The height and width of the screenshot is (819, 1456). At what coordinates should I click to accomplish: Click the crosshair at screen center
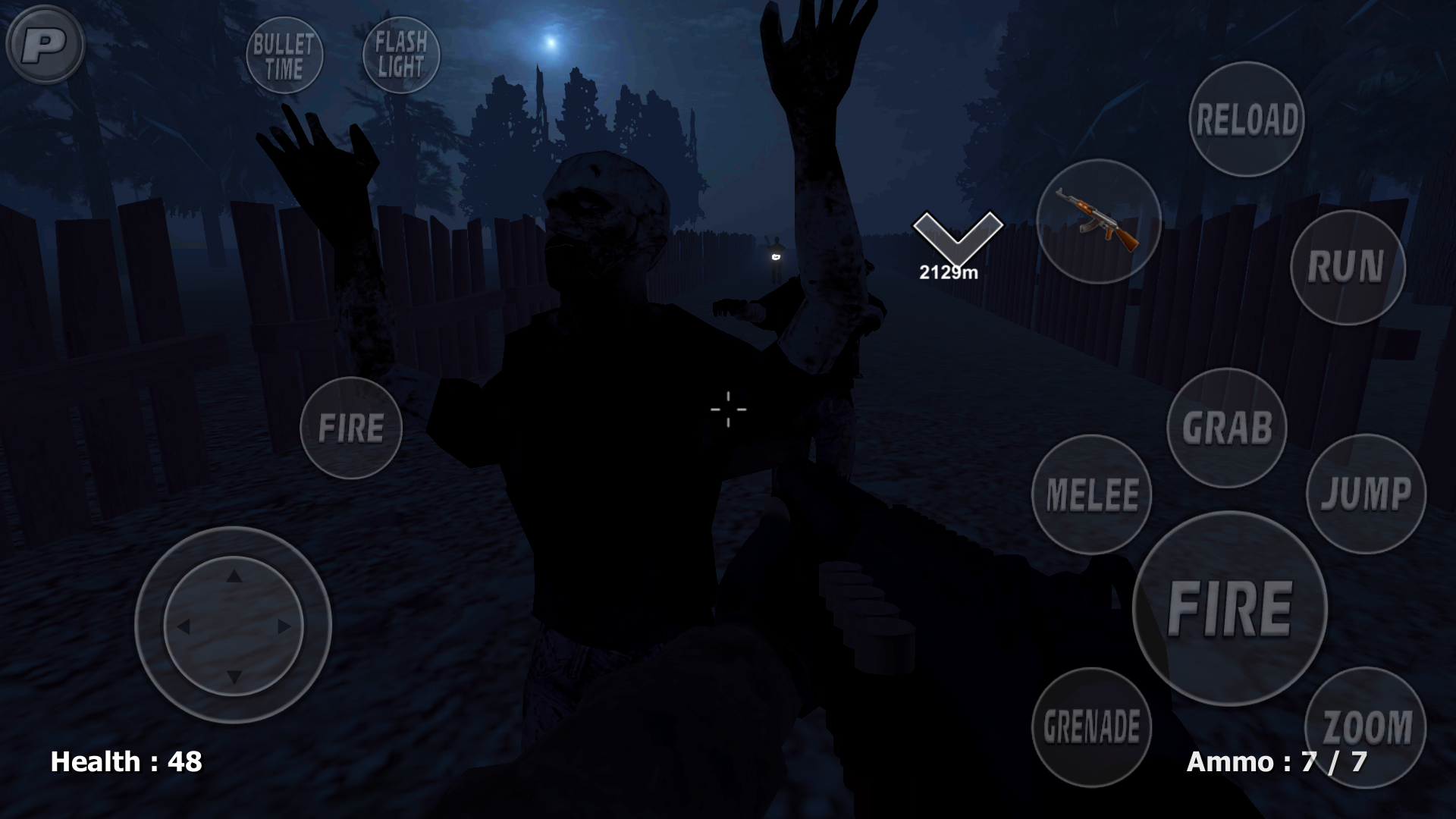click(x=728, y=409)
